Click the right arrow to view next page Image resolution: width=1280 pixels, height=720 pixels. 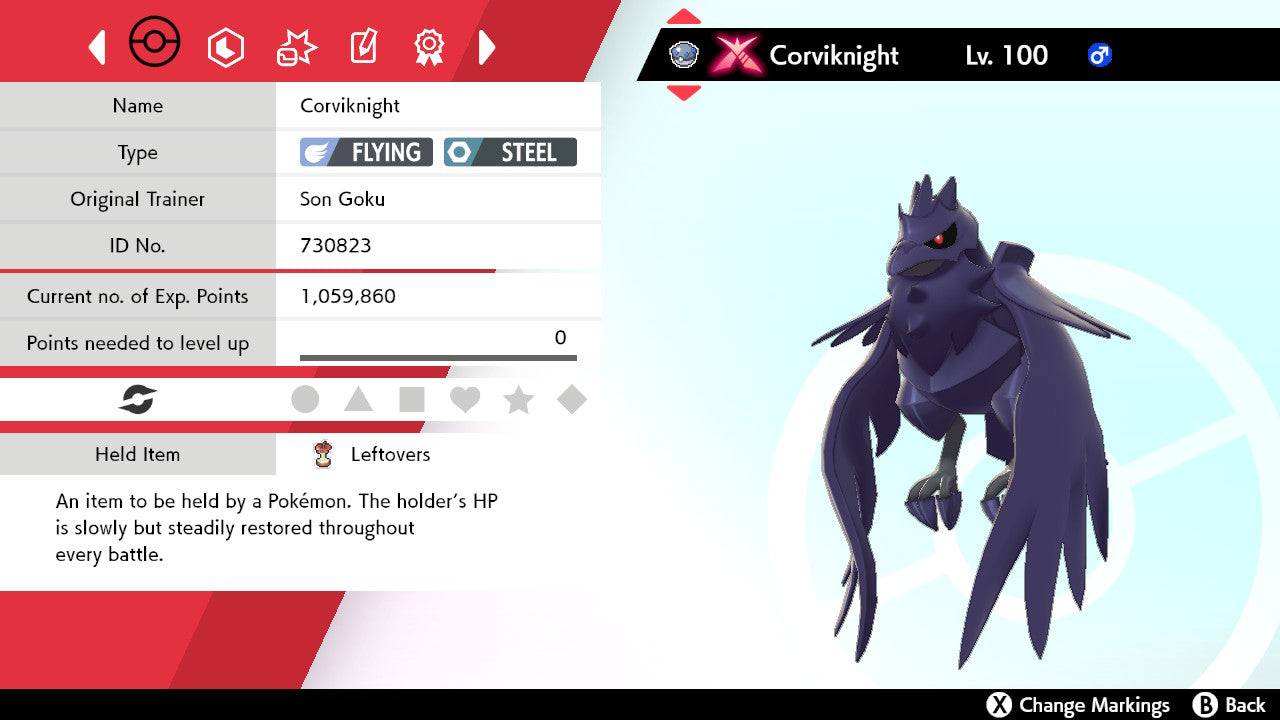tap(487, 46)
